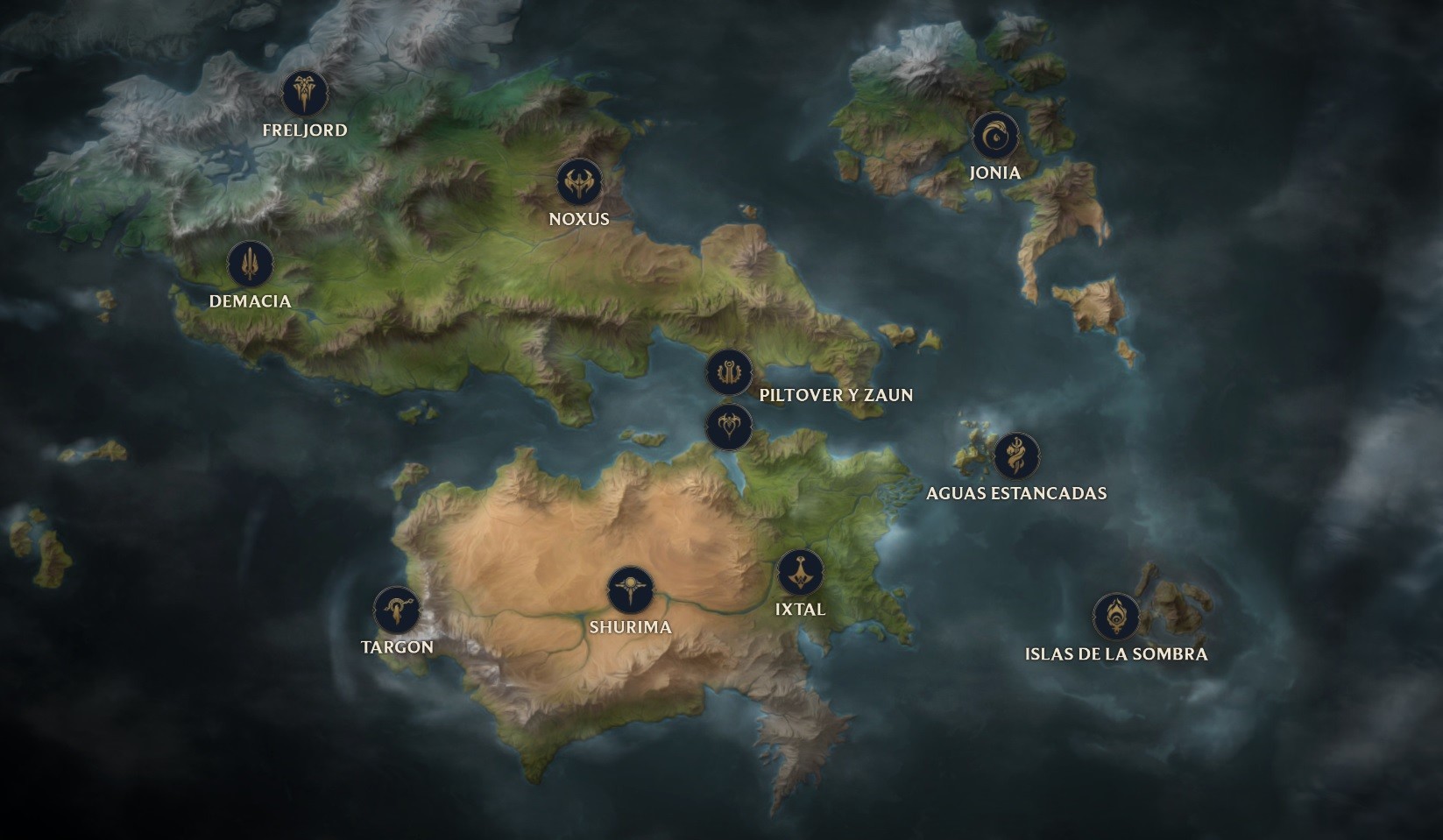Click the FRELJORD text label

coord(304,130)
